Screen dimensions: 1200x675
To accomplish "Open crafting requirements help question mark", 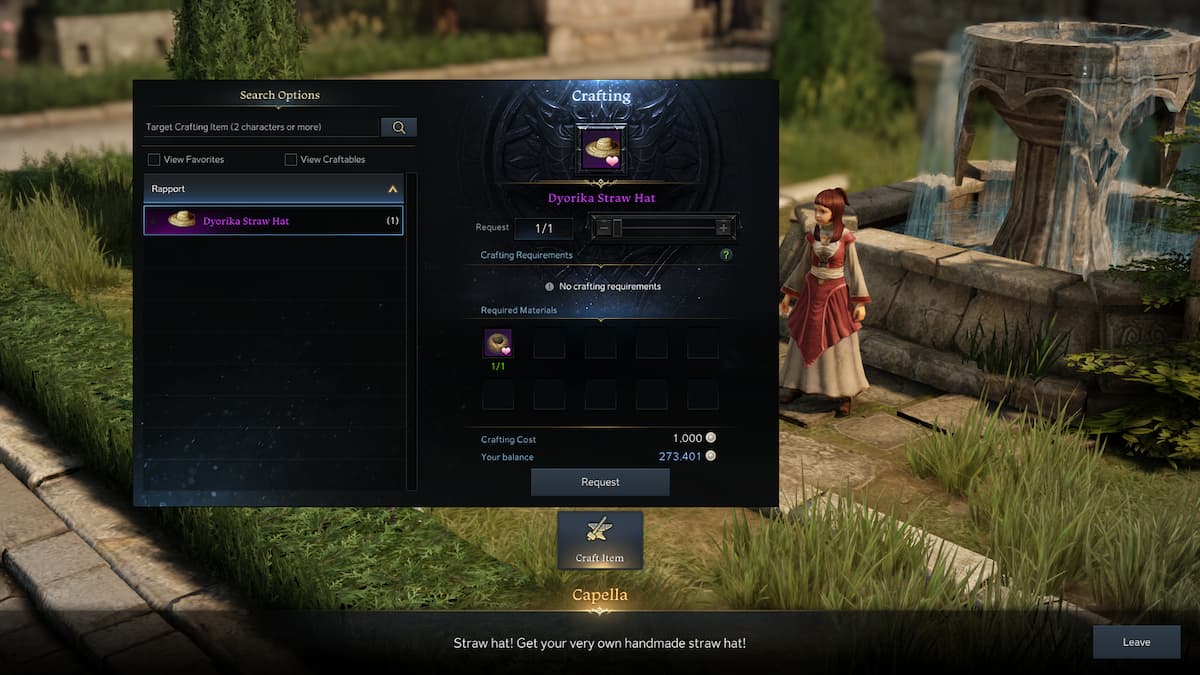I will click(x=726, y=255).
